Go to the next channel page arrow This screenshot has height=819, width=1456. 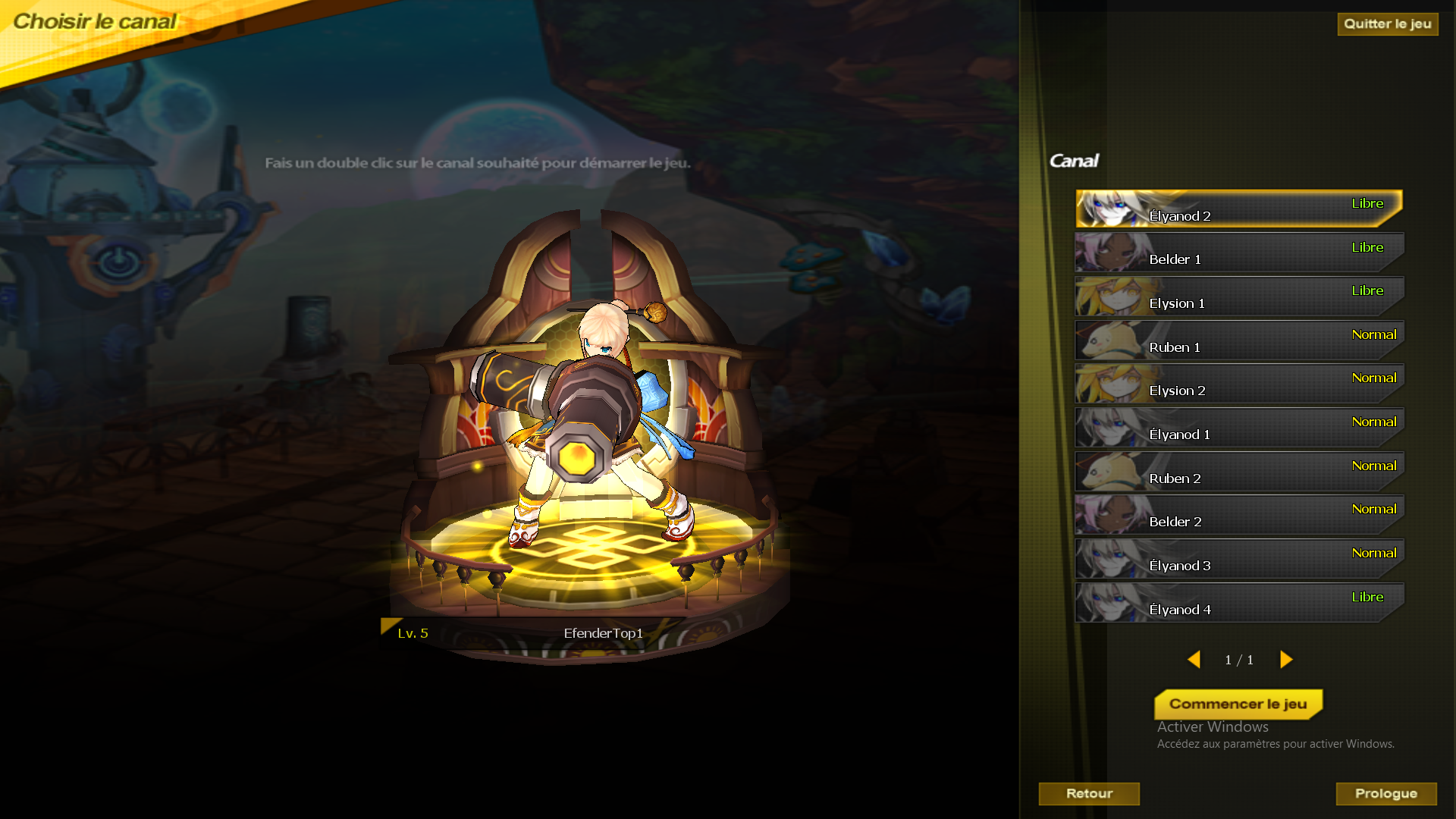coord(1286,660)
